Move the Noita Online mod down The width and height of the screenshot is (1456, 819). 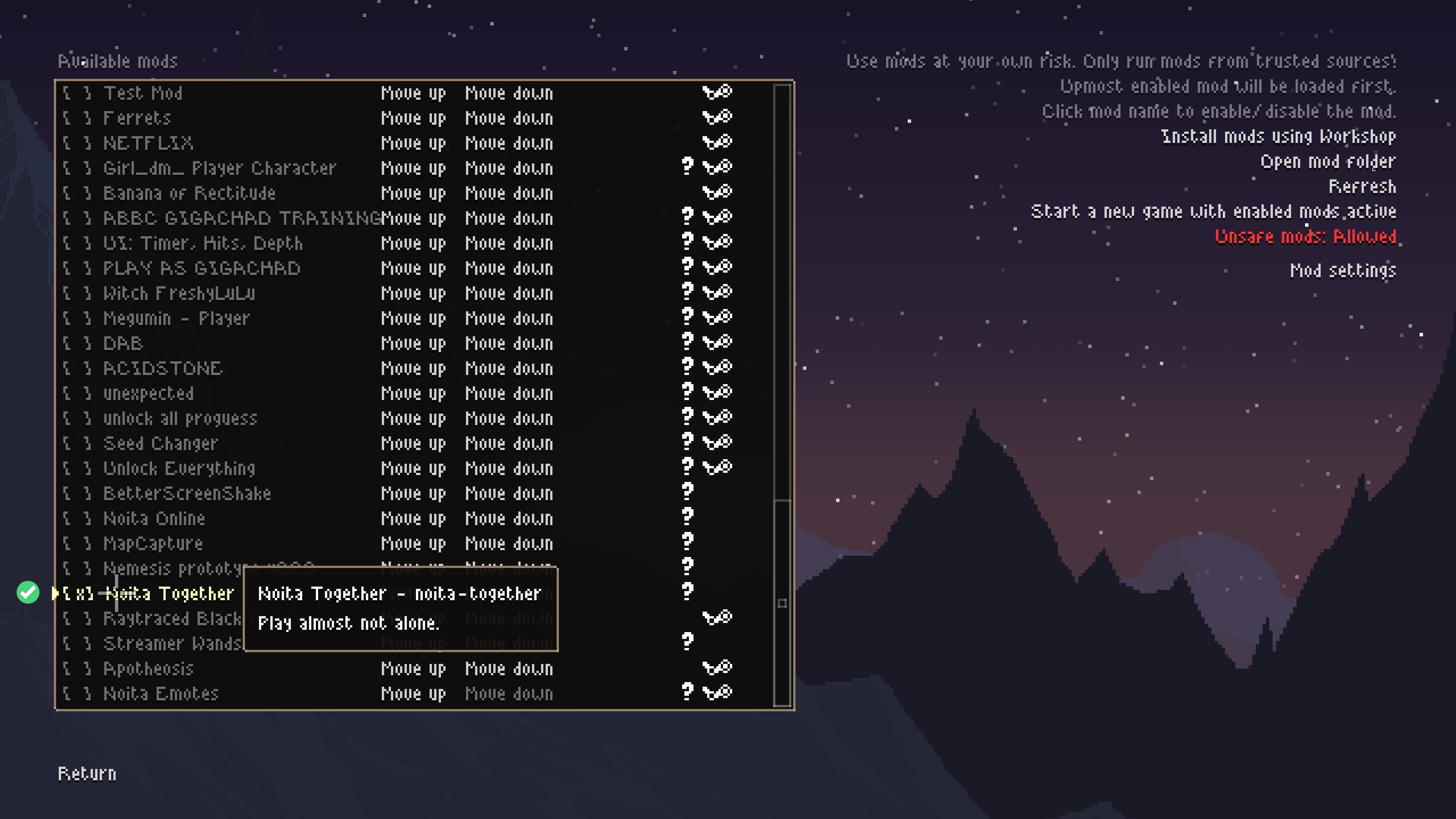509,519
